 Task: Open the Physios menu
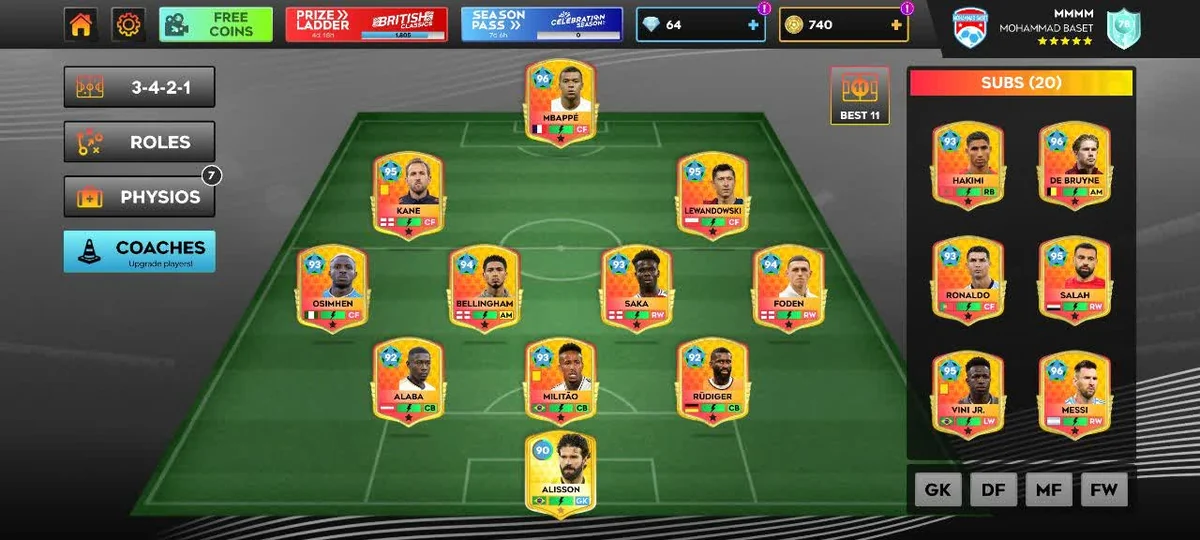(x=139, y=197)
